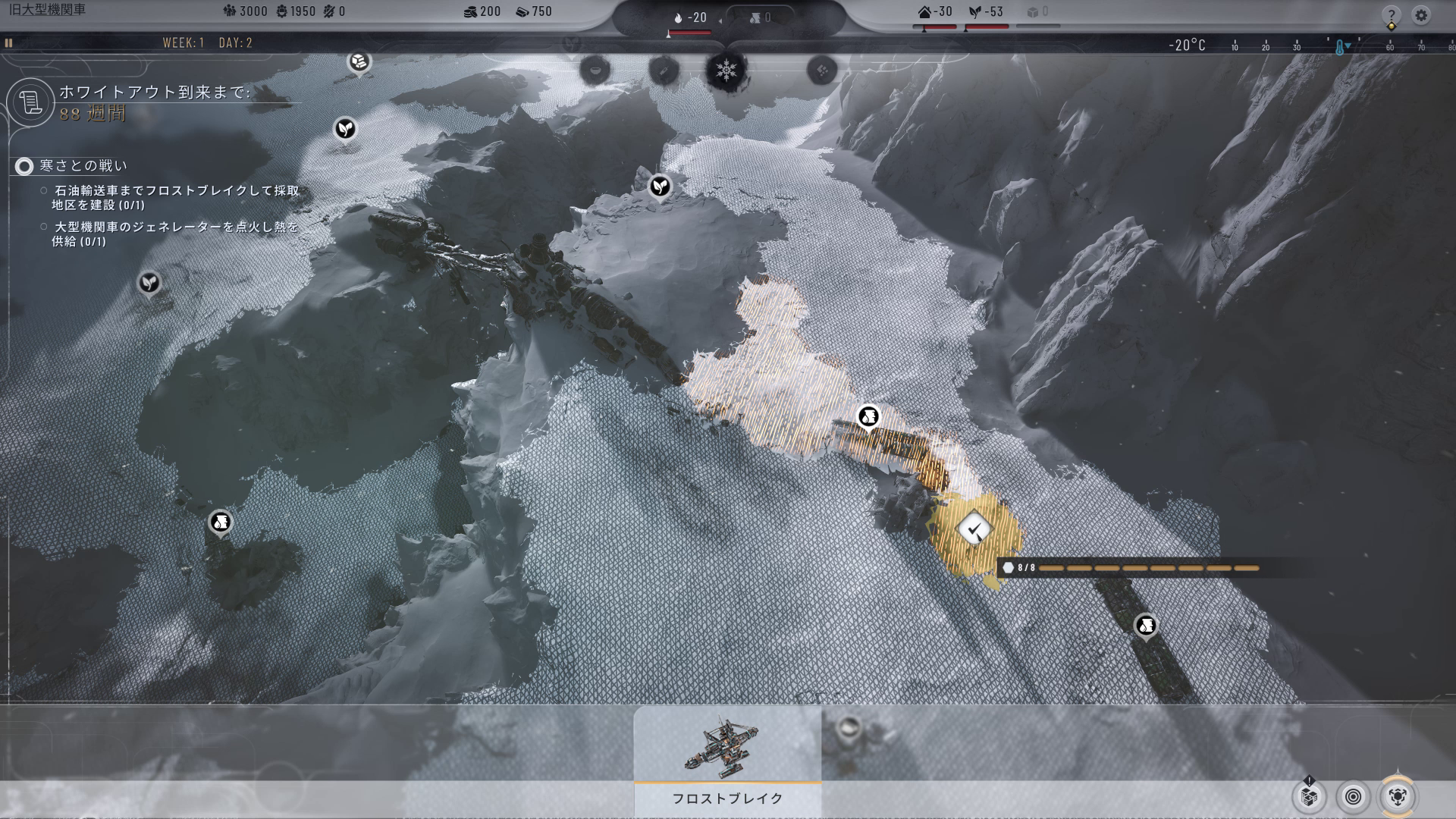Screen dimensions: 1456x819
Task: Inspect the food leaf resource indicator
Action: click(986, 12)
